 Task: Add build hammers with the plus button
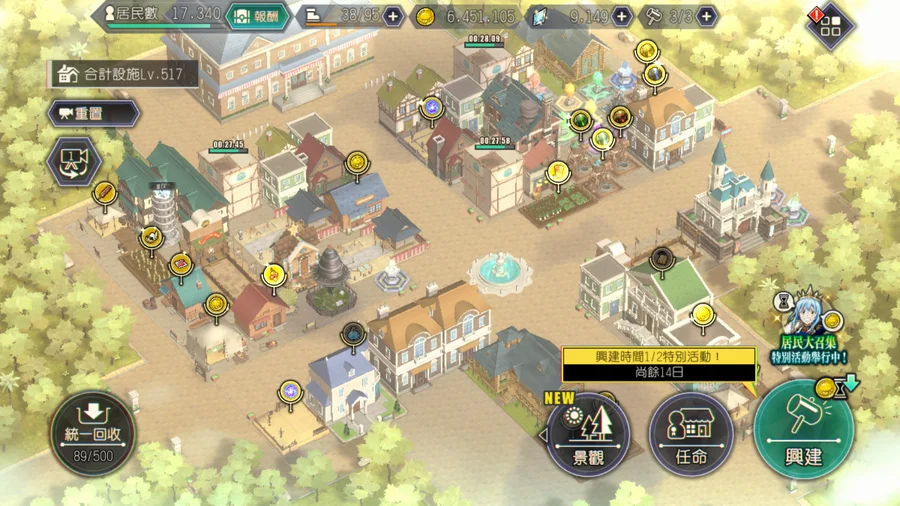pyautogui.click(x=707, y=16)
